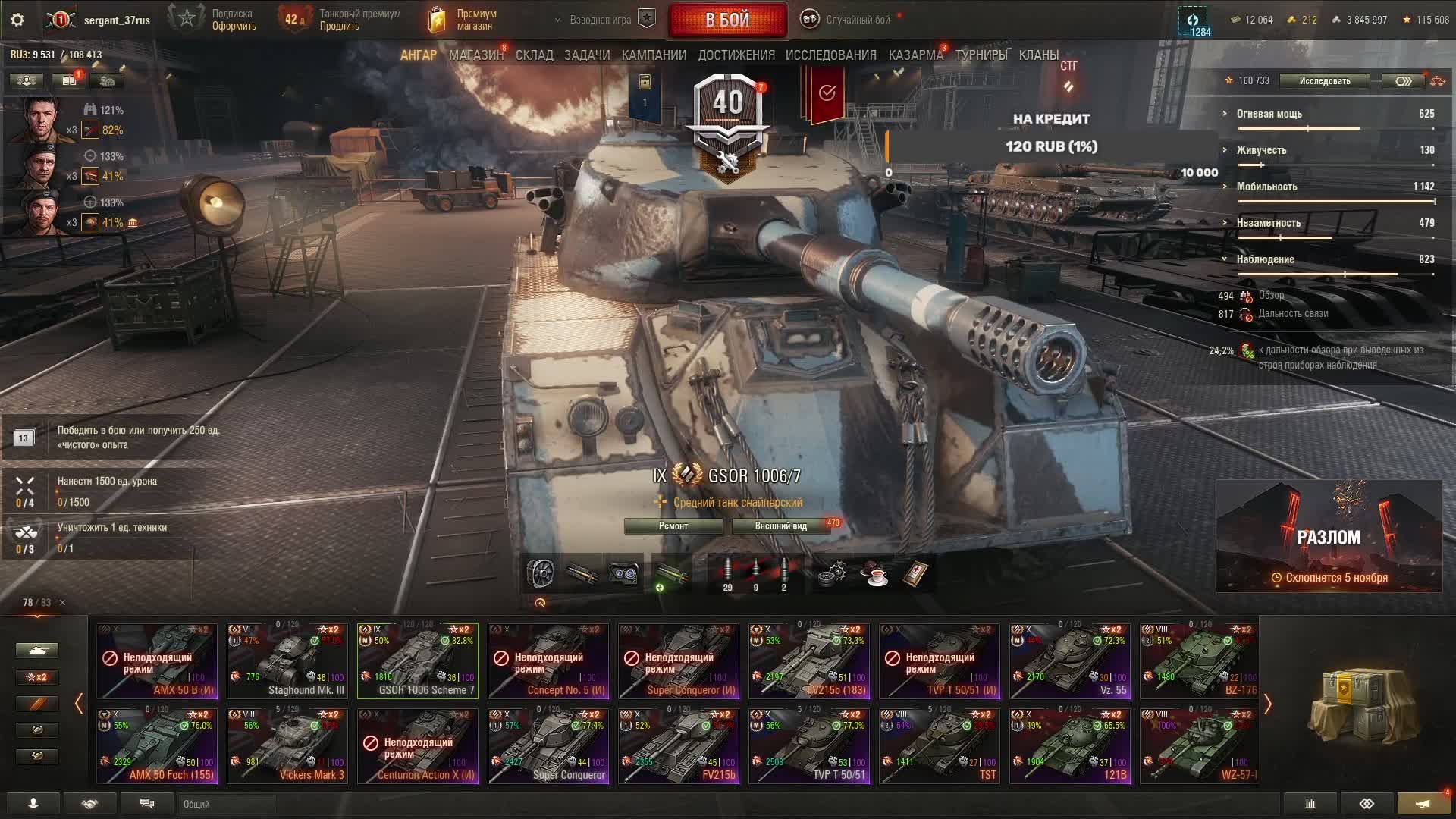The height and width of the screenshot is (819, 1456).
Task: Switch to the КАЗАРМА tab
Action: (x=915, y=55)
